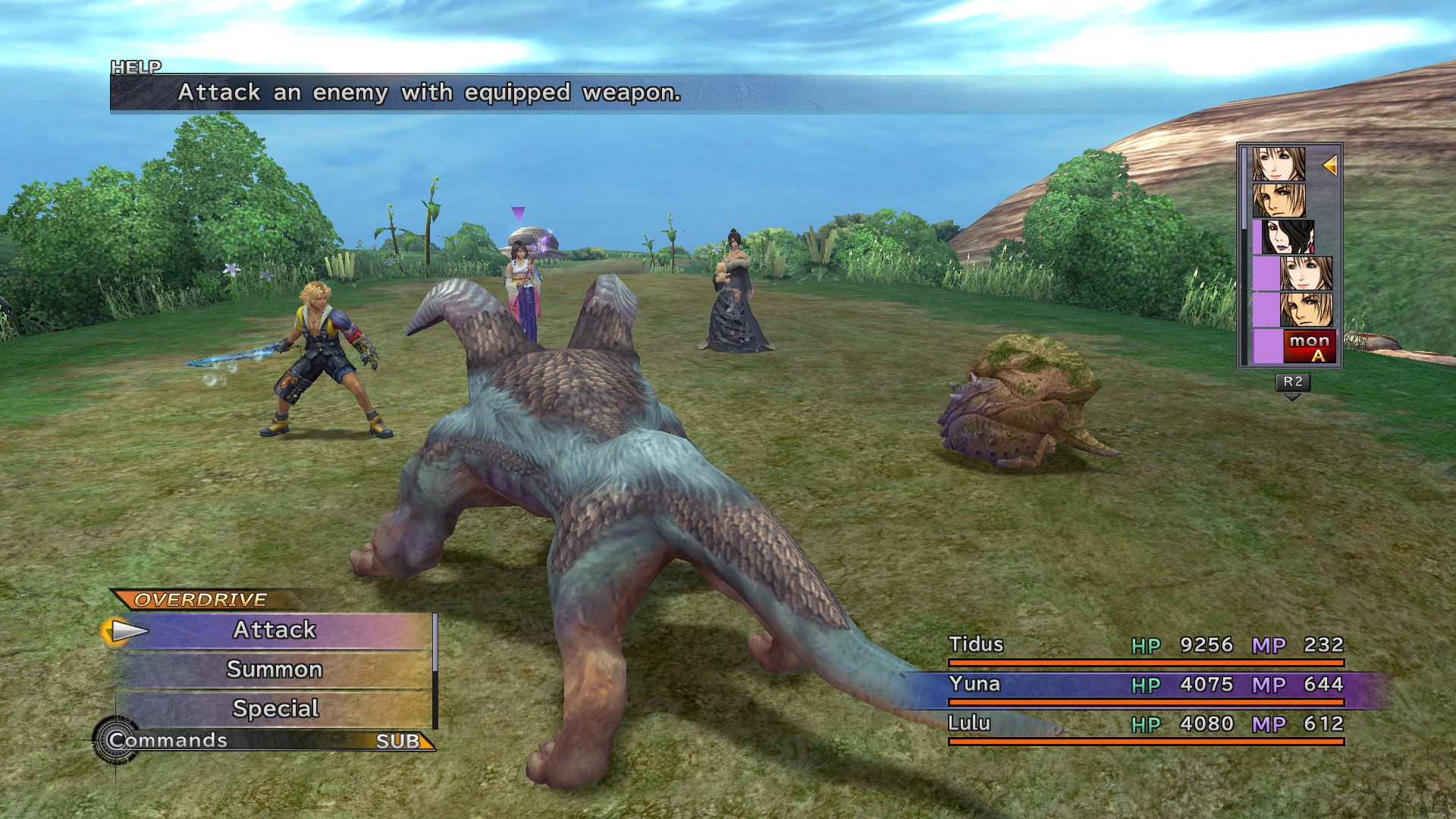Viewport: 1456px width, 819px height.
Task: Select Yuna's portrait atop the turn order
Action: [x=1279, y=164]
